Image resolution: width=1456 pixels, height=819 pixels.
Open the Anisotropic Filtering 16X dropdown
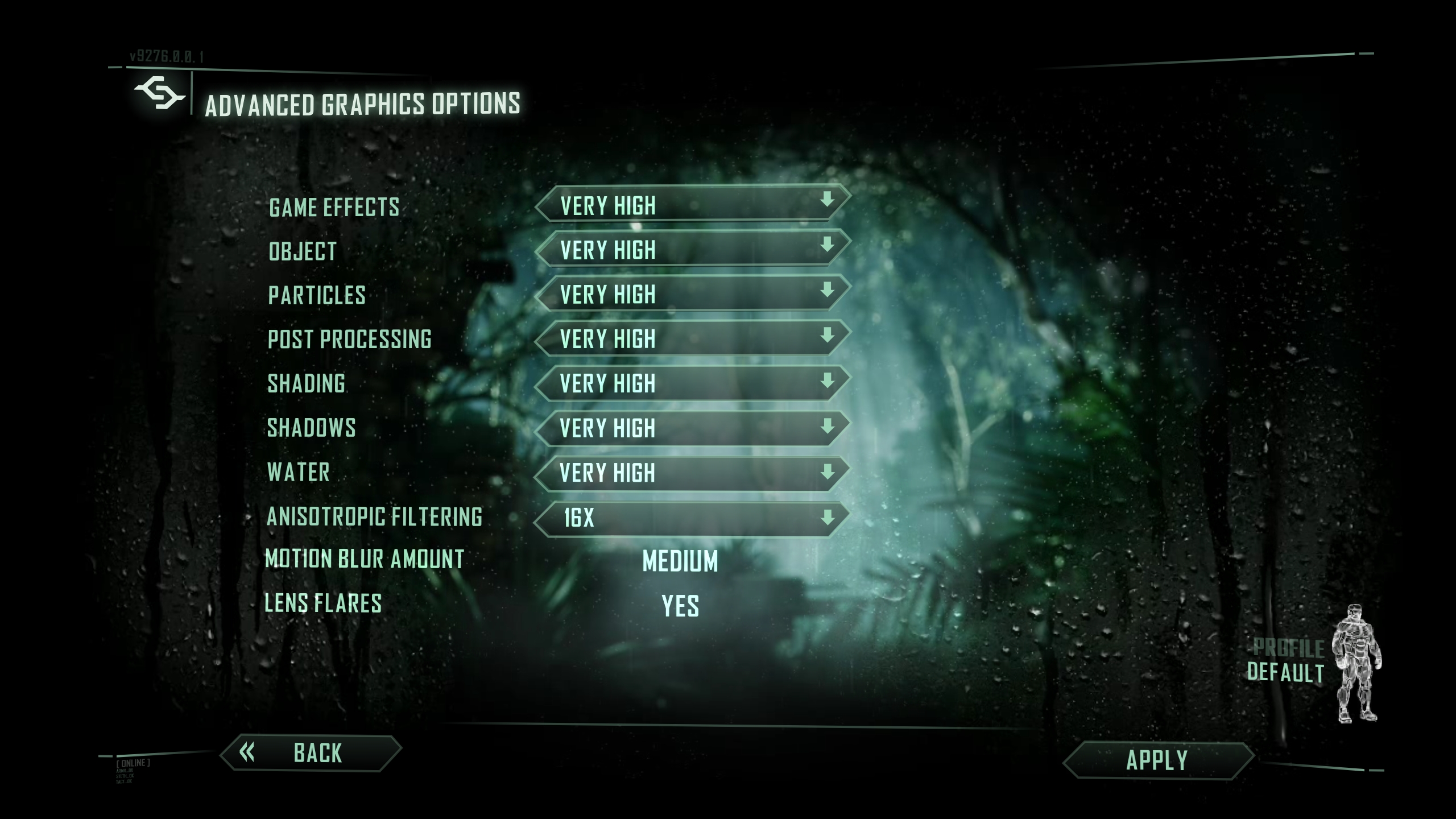[693, 518]
